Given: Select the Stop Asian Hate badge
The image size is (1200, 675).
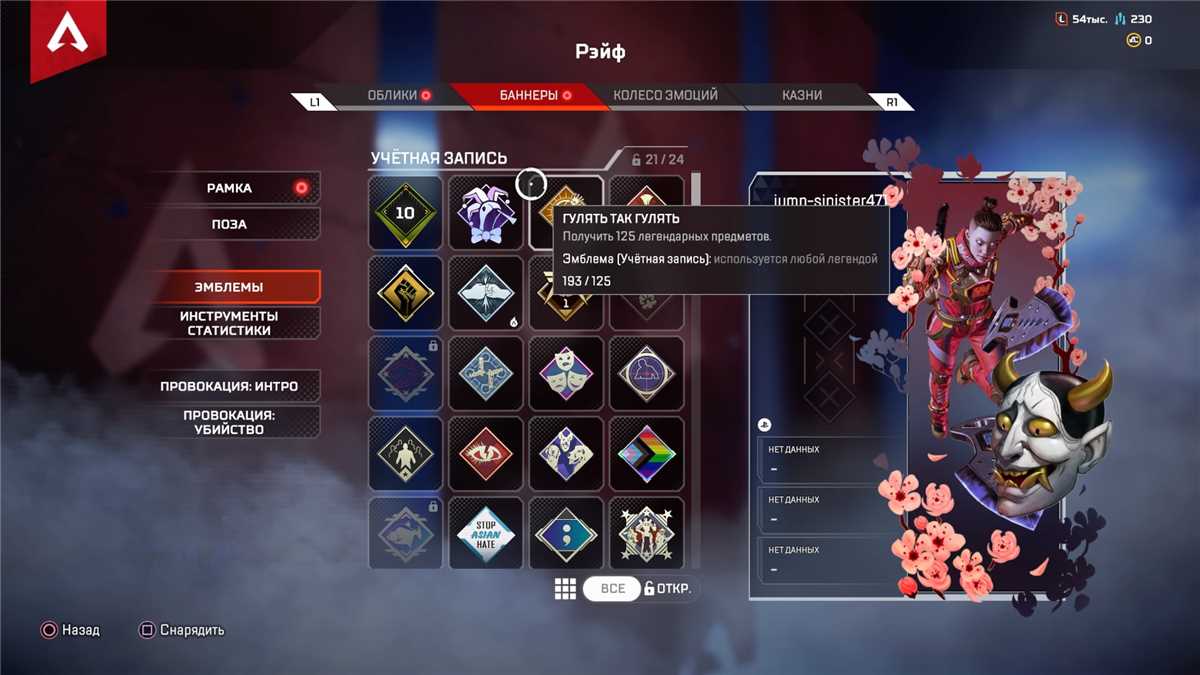Looking at the screenshot, I should point(486,534).
